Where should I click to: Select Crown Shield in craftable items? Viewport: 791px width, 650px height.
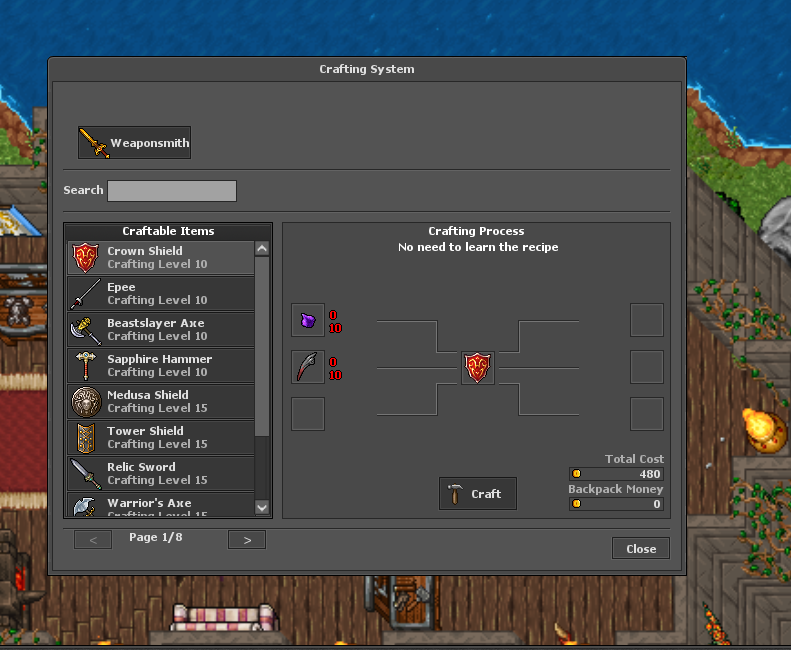(160, 258)
